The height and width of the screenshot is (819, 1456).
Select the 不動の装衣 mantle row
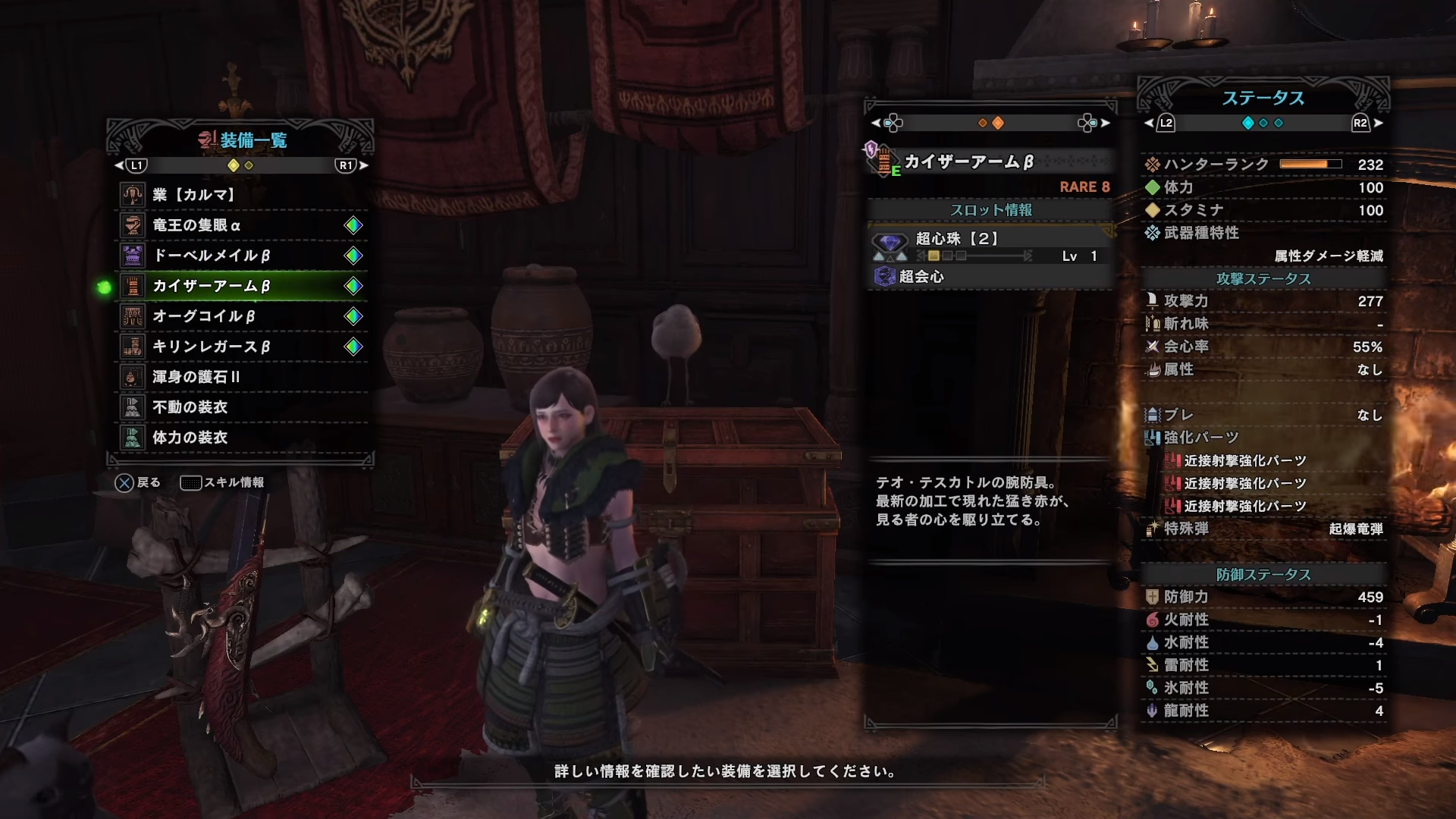click(241, 407)
